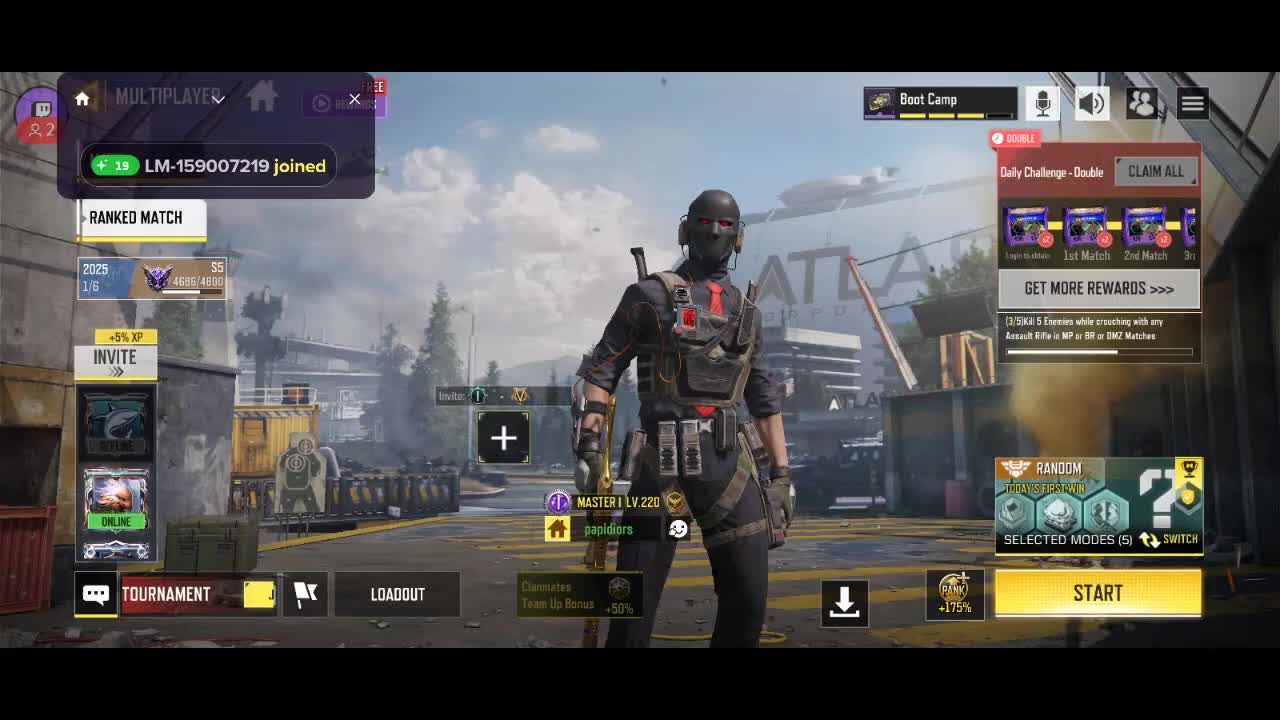Select the online friend avatar

[116, 498]
